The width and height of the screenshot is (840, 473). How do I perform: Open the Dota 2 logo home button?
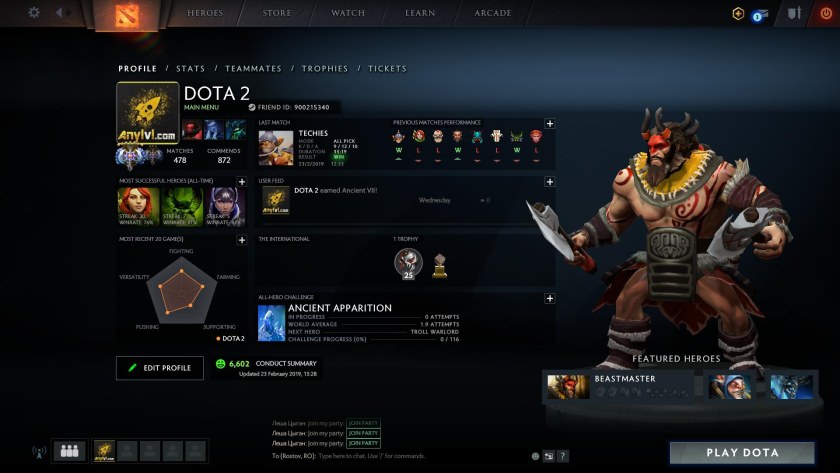117,15
